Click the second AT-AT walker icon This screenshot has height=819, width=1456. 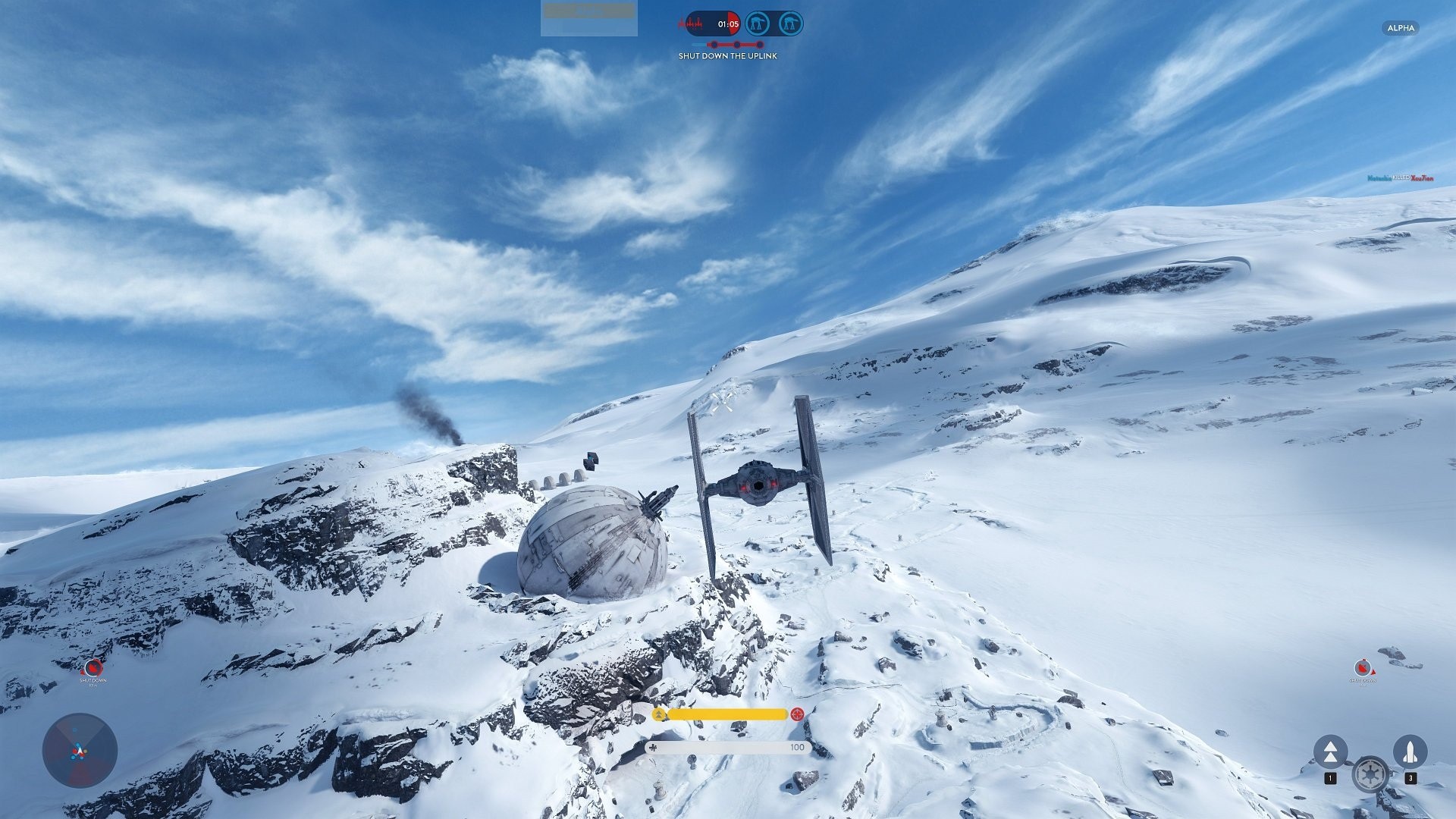click(x=791, y=24)
